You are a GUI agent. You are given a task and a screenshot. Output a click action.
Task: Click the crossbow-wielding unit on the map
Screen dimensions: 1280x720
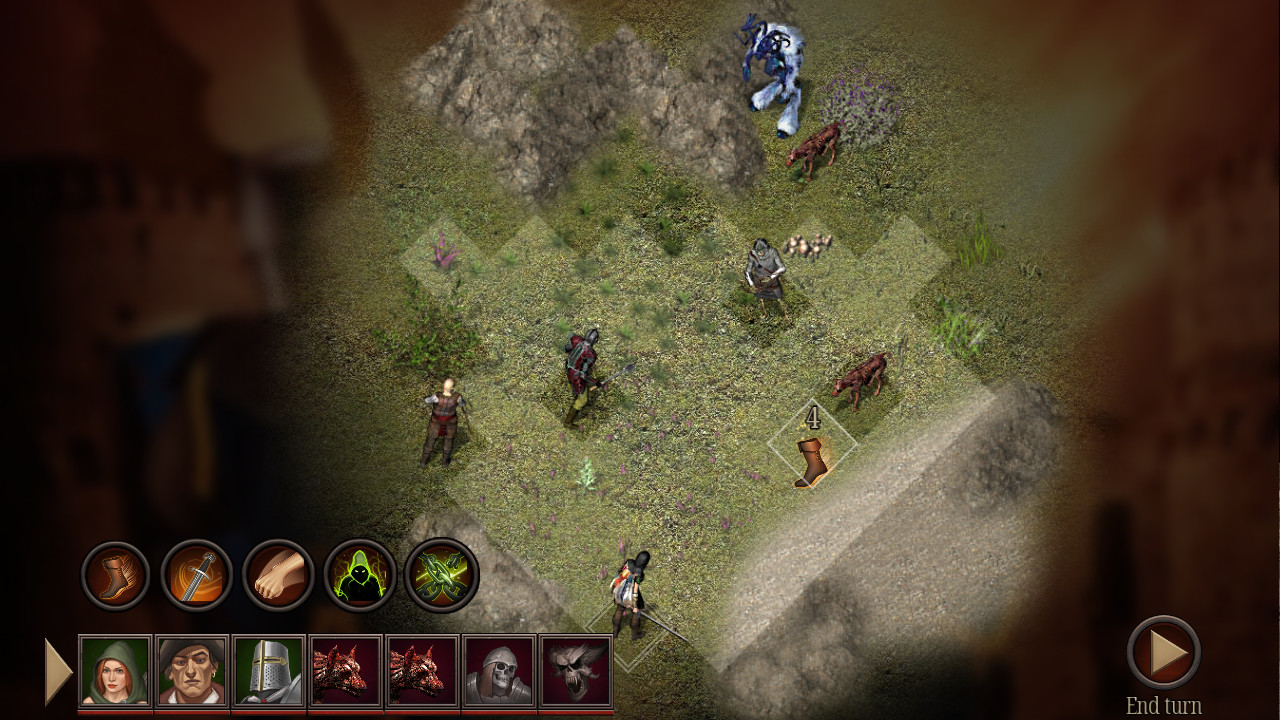point(763,270)
